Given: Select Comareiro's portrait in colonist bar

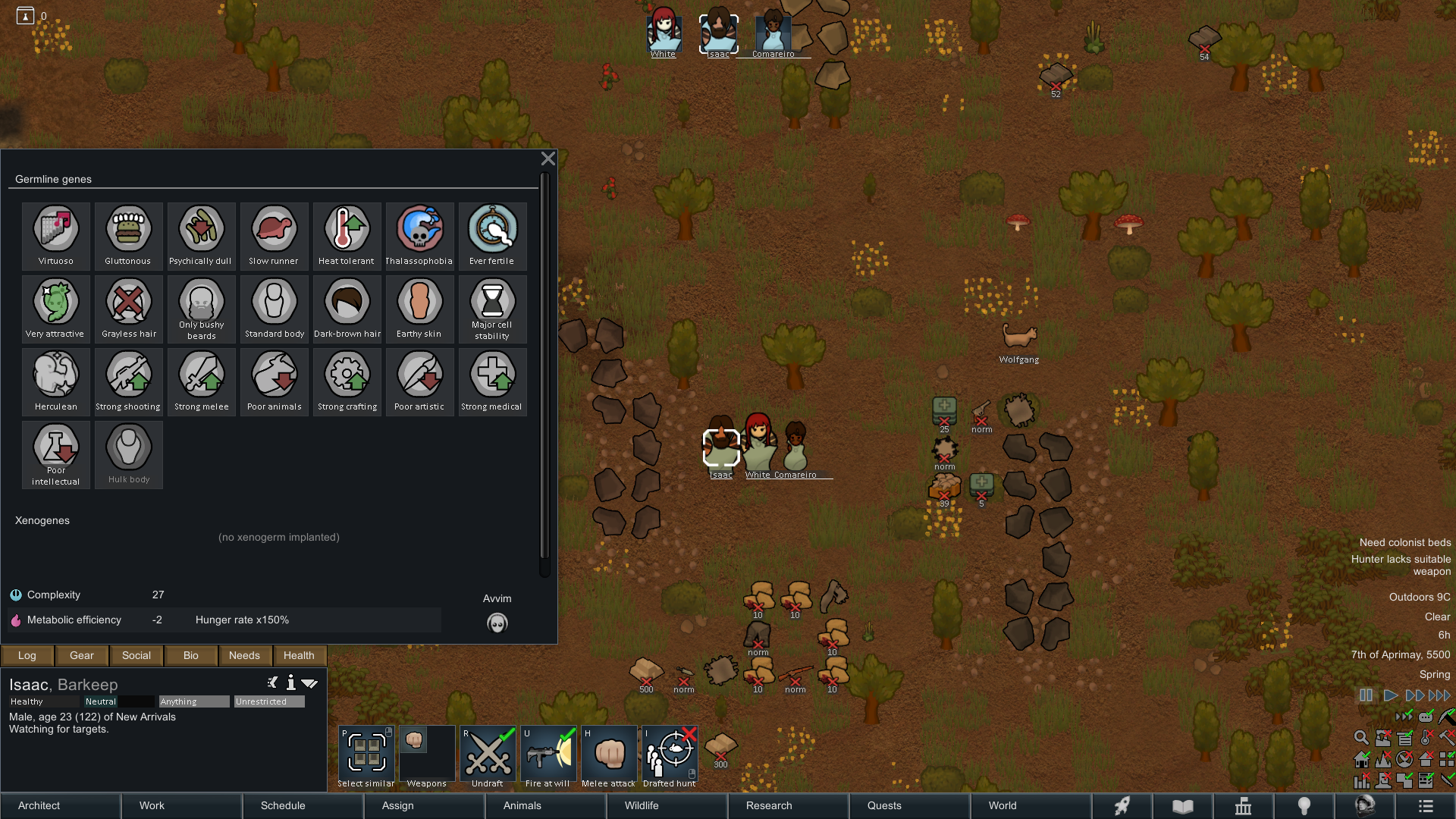Looking at the screenshot, I should click(773, 33).
